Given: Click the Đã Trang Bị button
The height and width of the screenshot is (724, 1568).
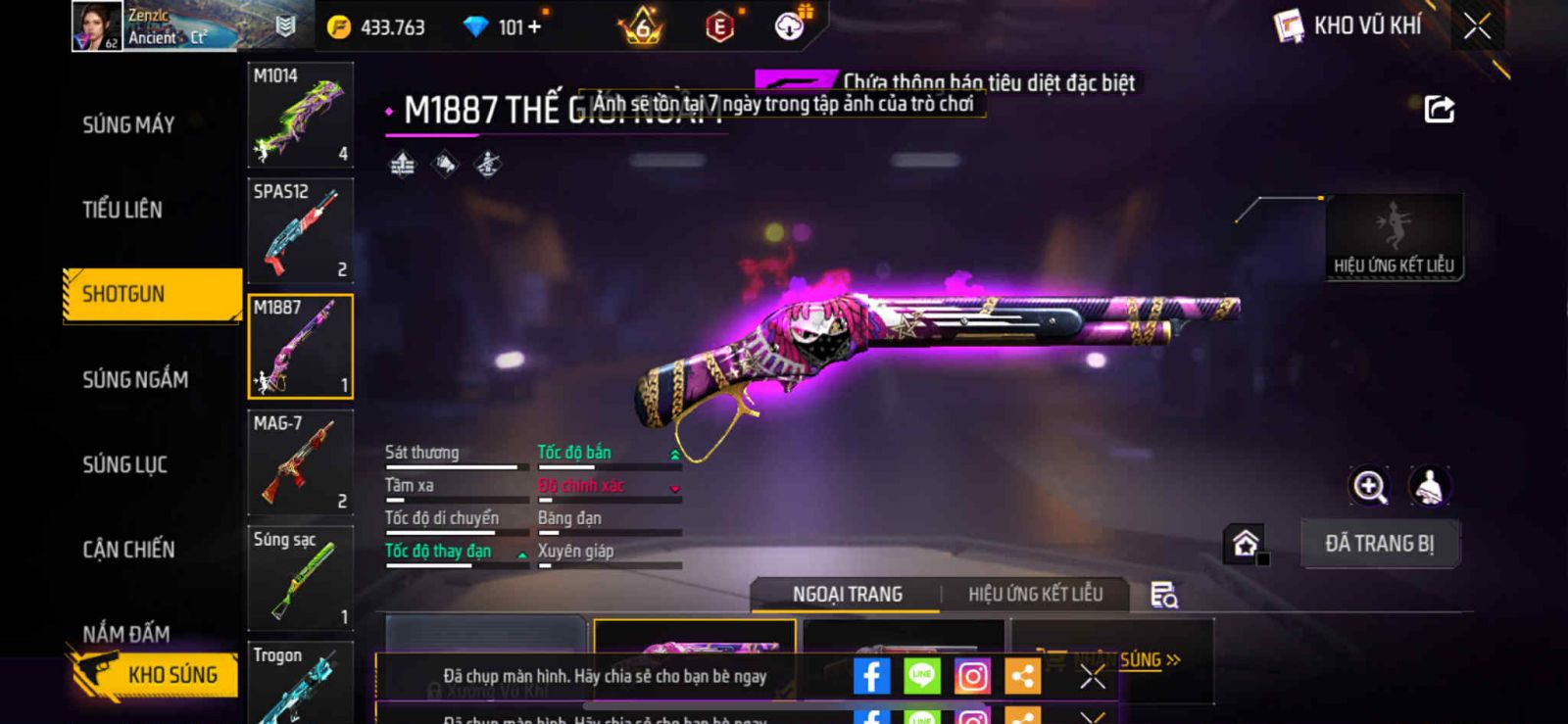Looking at the screenshot, I should point(1379,544).
